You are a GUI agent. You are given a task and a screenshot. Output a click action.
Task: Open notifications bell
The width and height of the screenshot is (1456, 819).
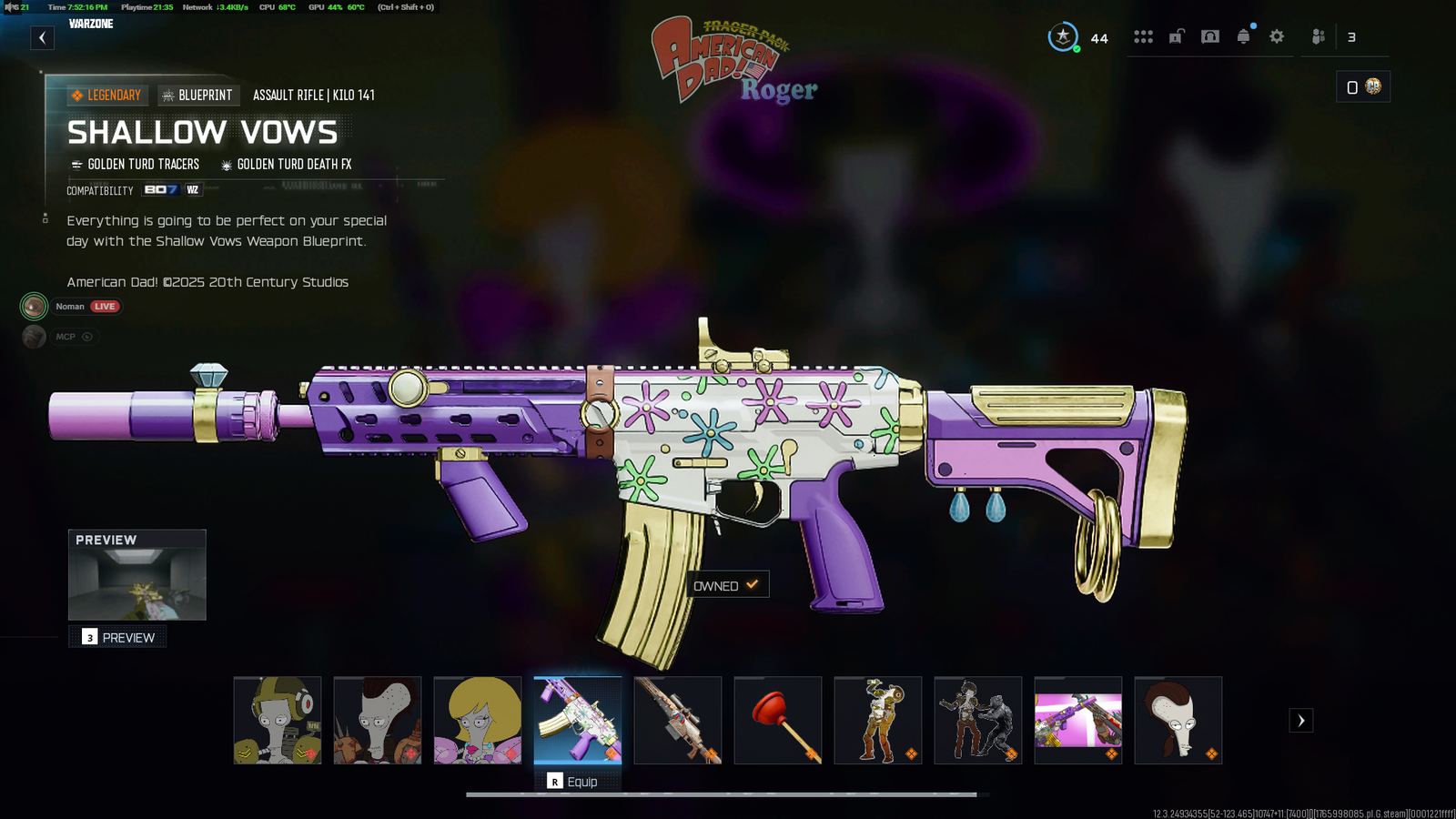click(1243, 36)
